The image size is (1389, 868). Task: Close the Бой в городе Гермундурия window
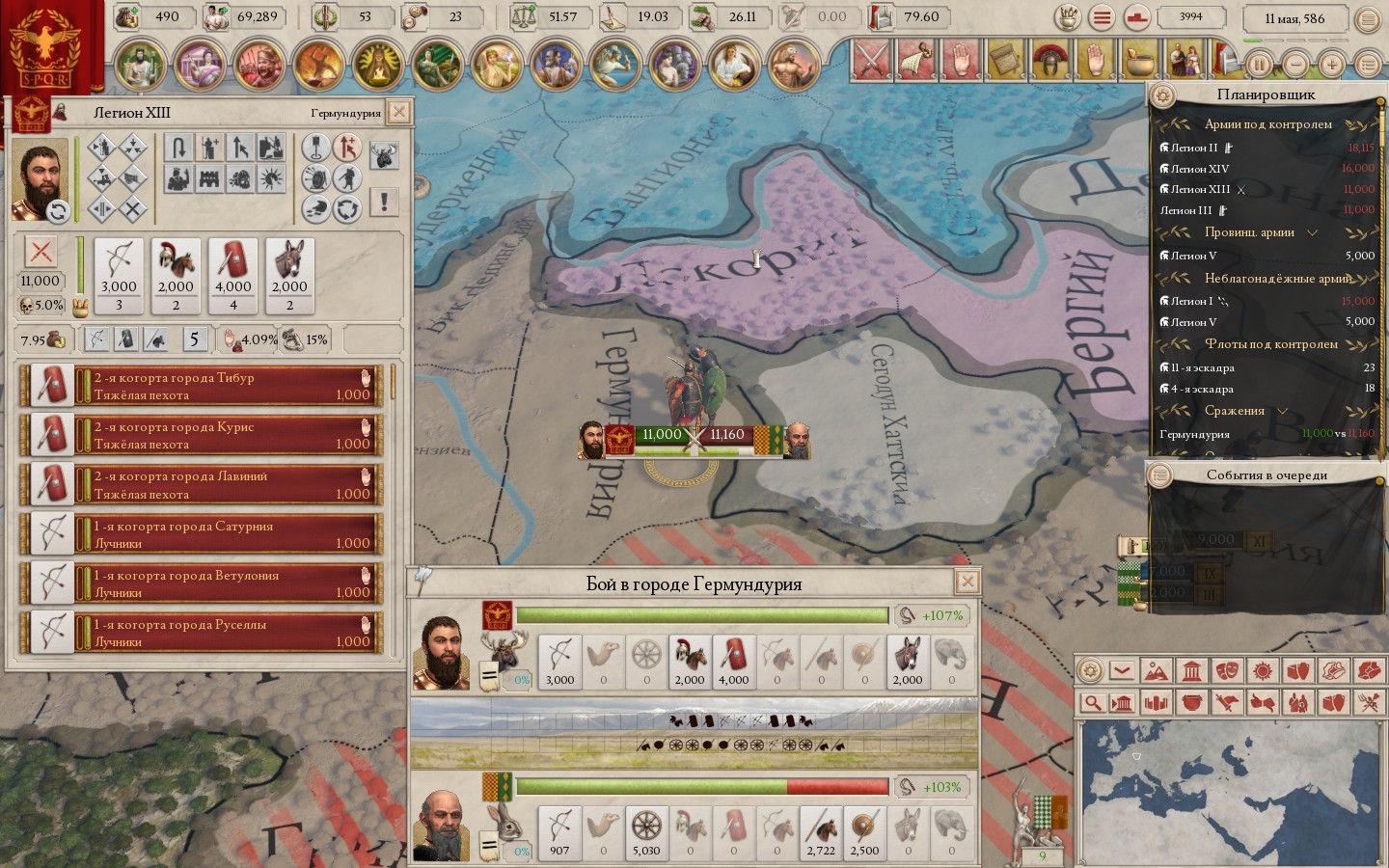coord(967,582)
